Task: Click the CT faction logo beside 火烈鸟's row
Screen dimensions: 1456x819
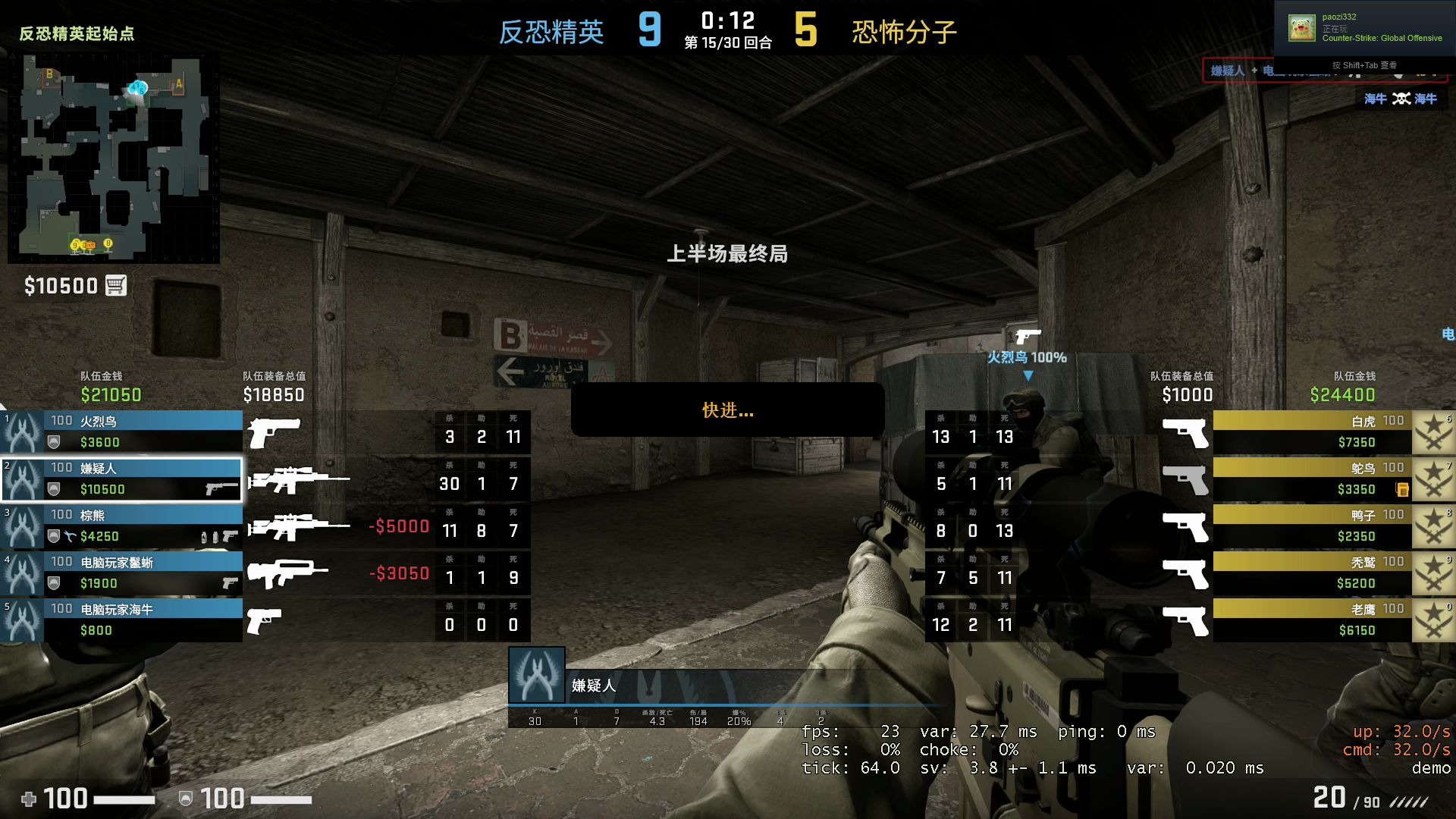Action: coord(21,432)
